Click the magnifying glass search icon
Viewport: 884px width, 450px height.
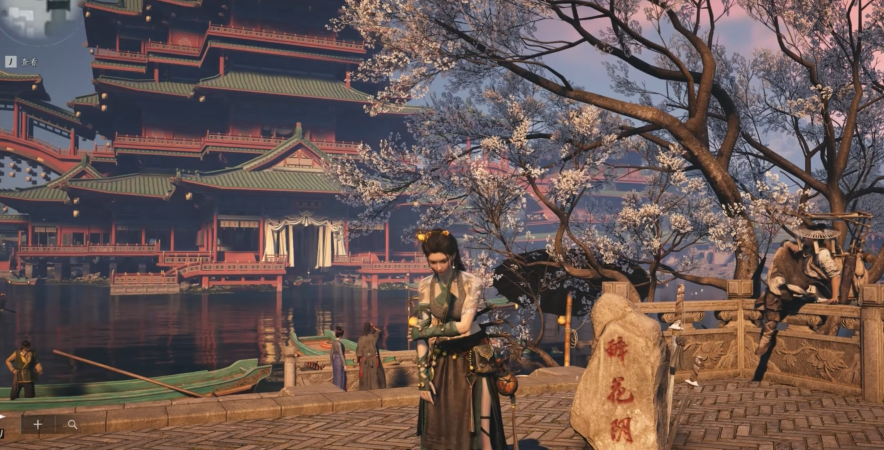[x=72, y=424]
